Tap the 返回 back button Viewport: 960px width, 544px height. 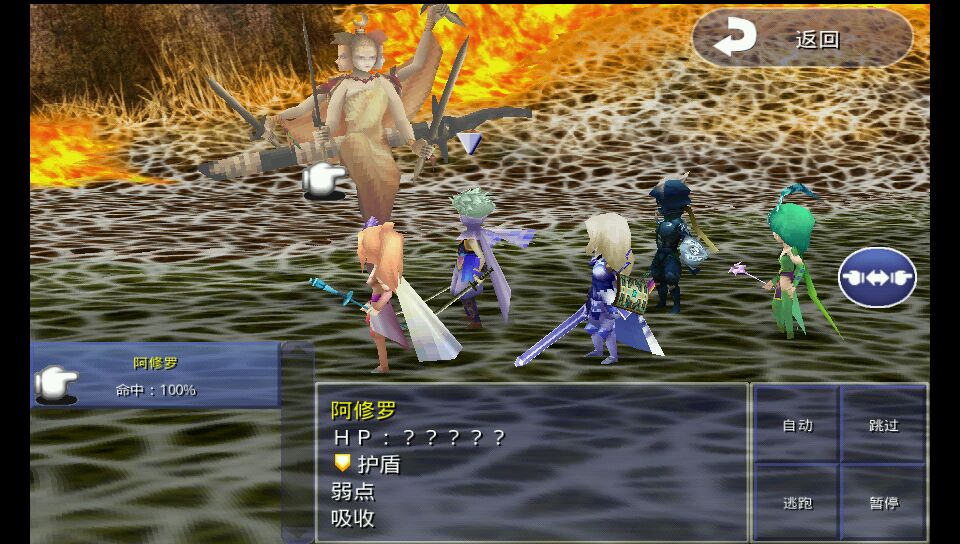point(801,39)
